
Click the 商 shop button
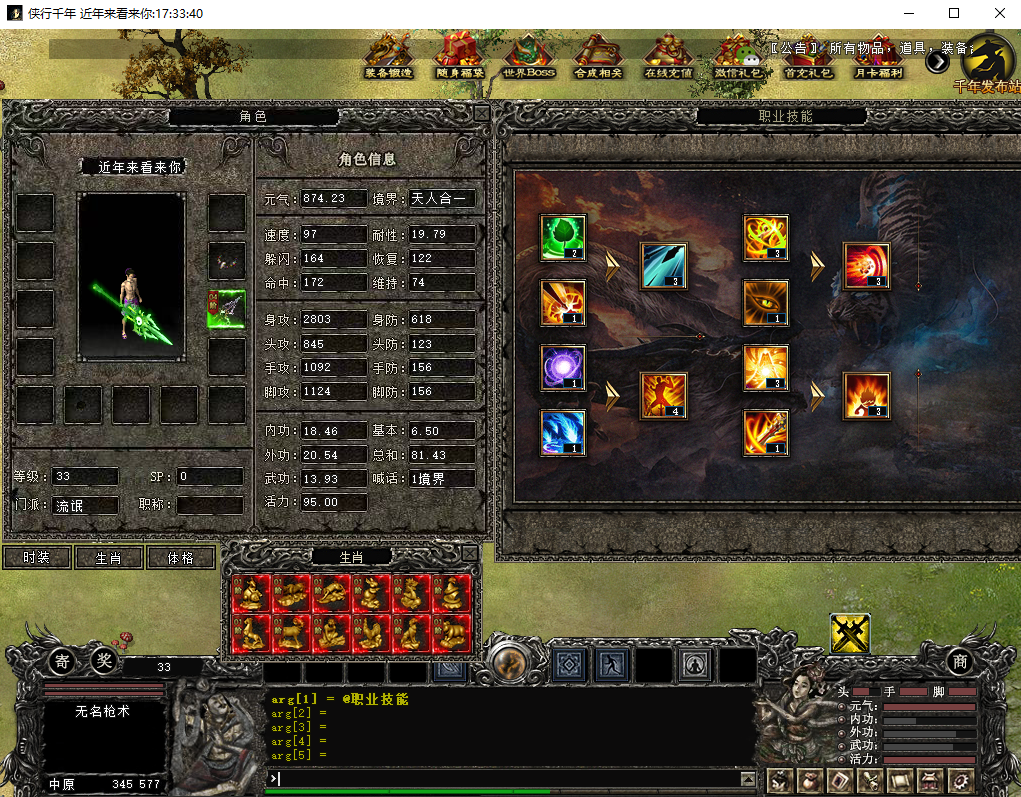pyautogui.click(x=960, y=660)
